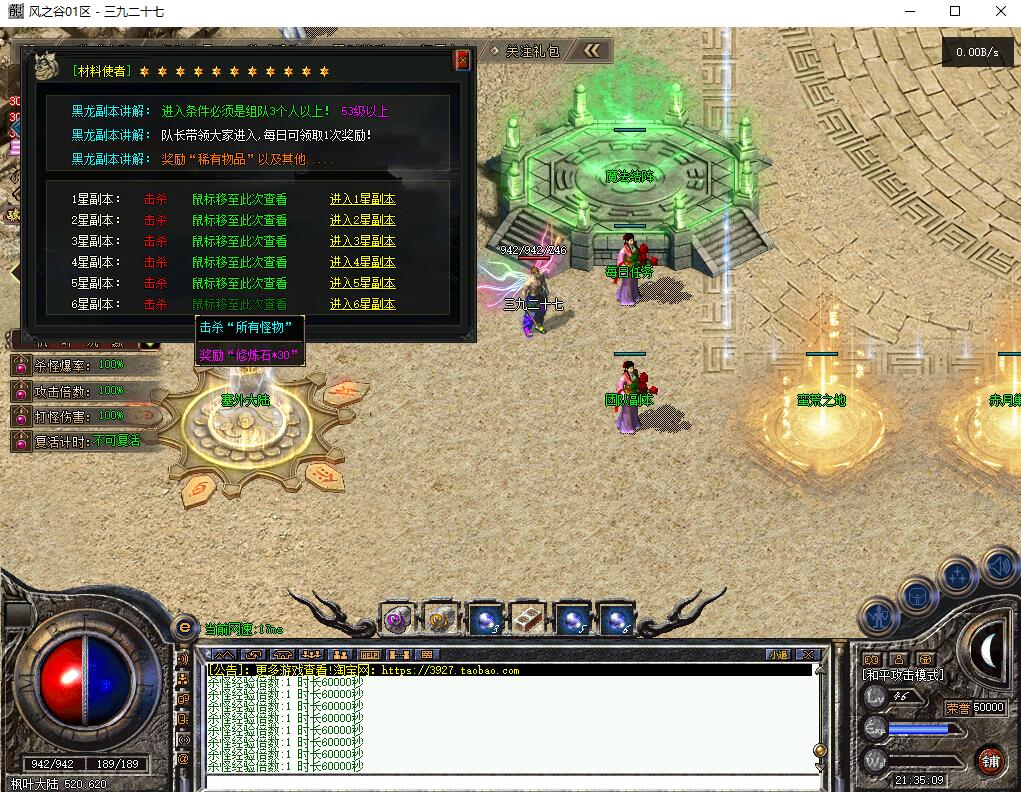This screenshot has width=1021, height=792.
Task: Click the sound speaker round button
Action: [998, 568]
